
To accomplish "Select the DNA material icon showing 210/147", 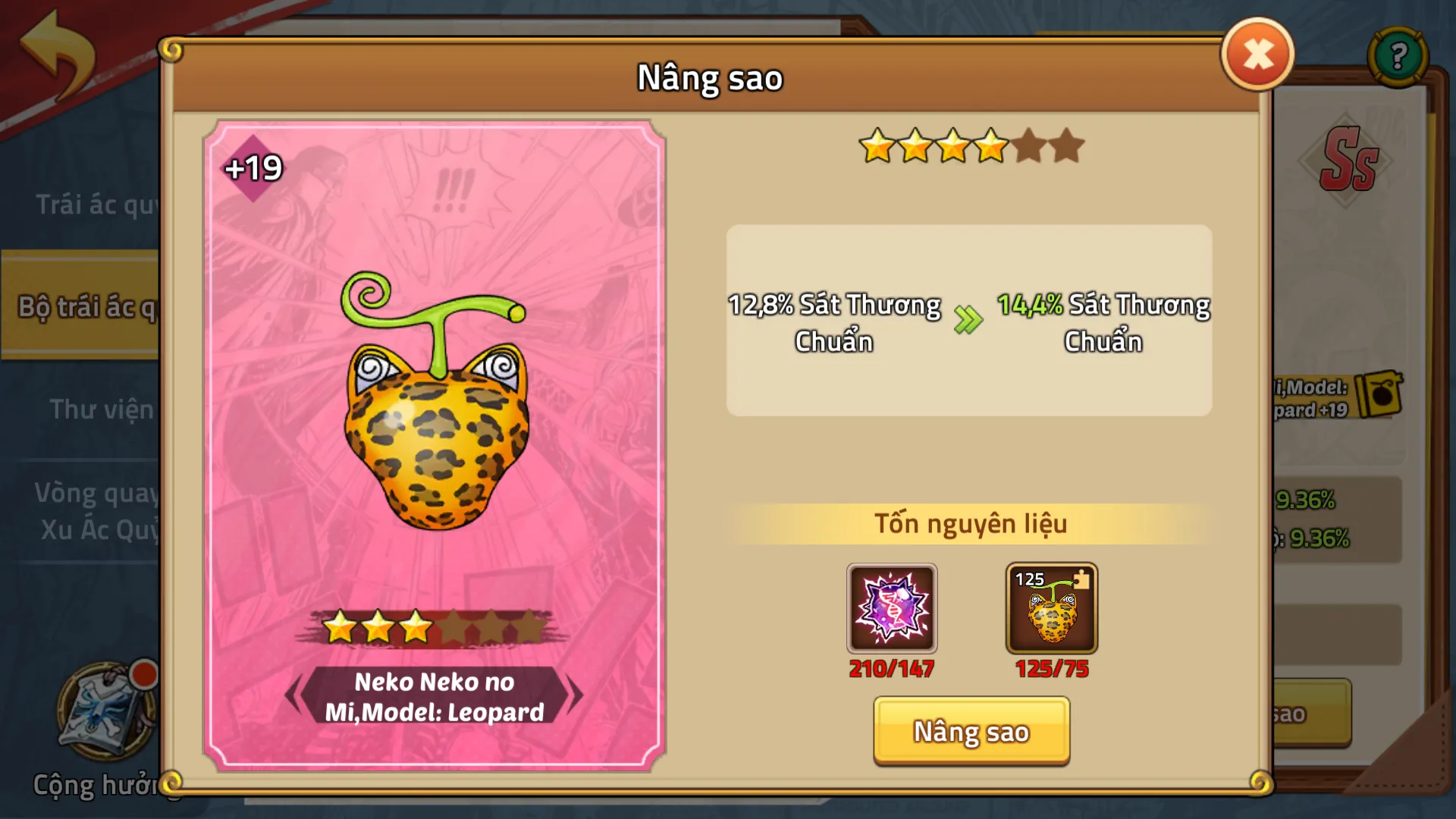I will pos(893,607).
